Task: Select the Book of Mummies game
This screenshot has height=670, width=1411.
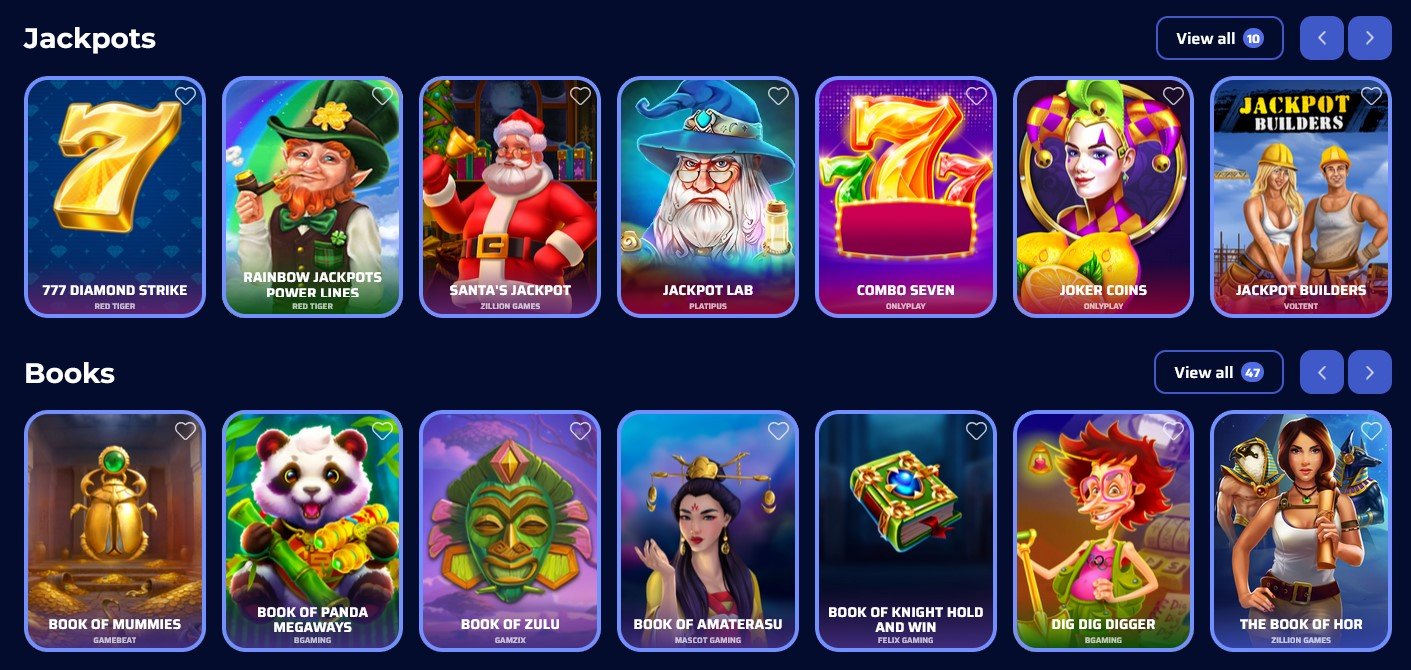Action: point(115,531)
